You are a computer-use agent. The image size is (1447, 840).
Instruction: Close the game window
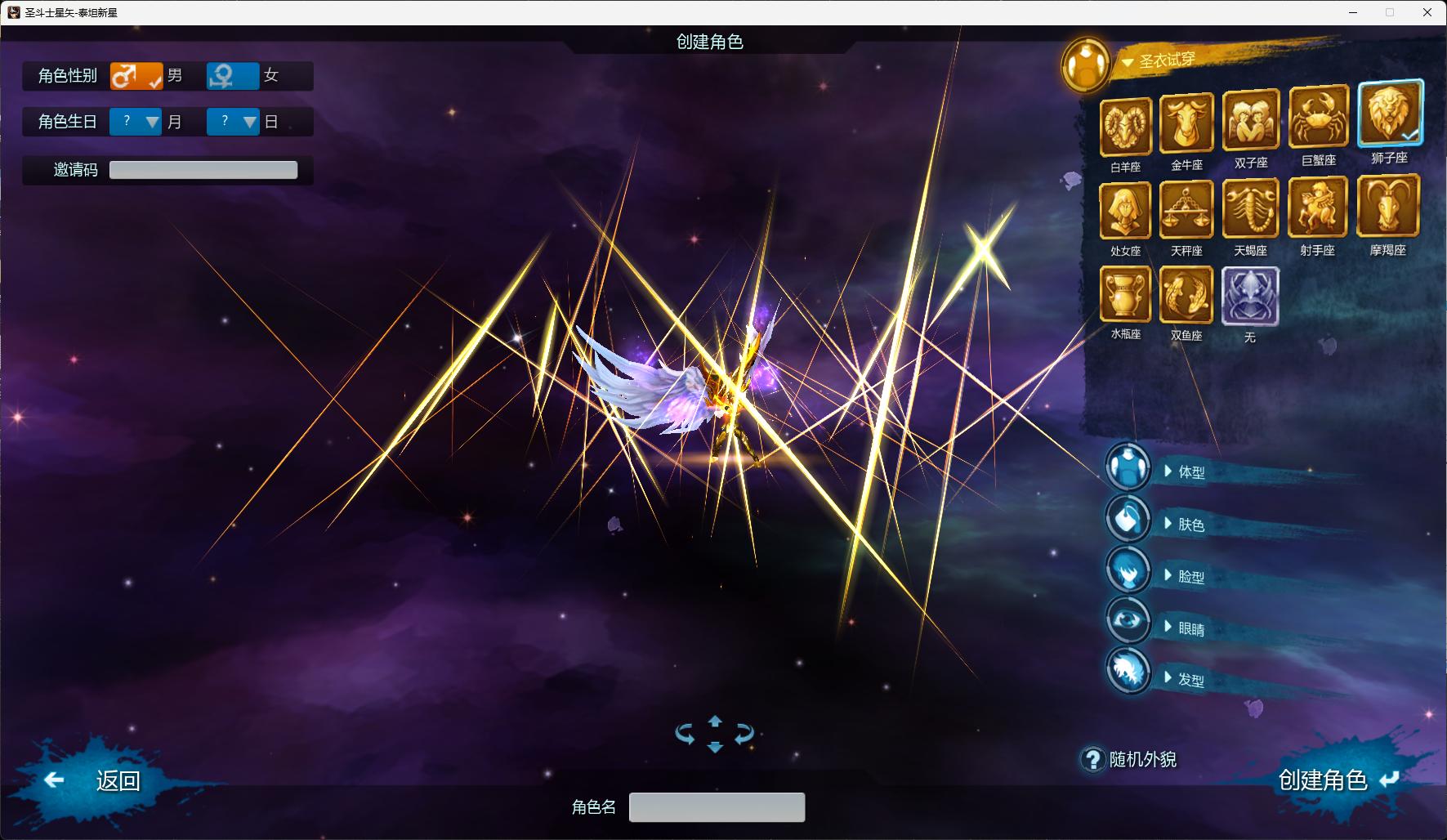(1427, 12)
